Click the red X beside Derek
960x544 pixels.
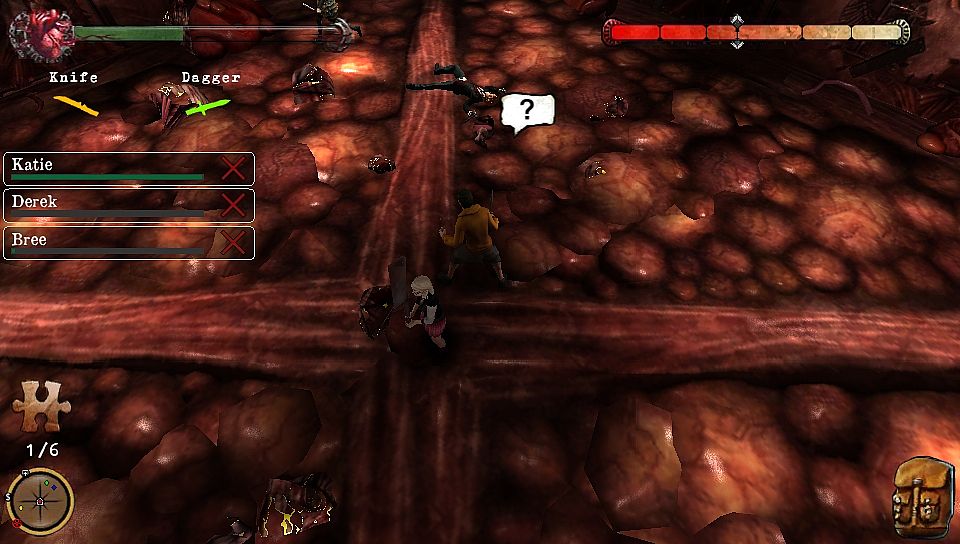click(233, 205)
